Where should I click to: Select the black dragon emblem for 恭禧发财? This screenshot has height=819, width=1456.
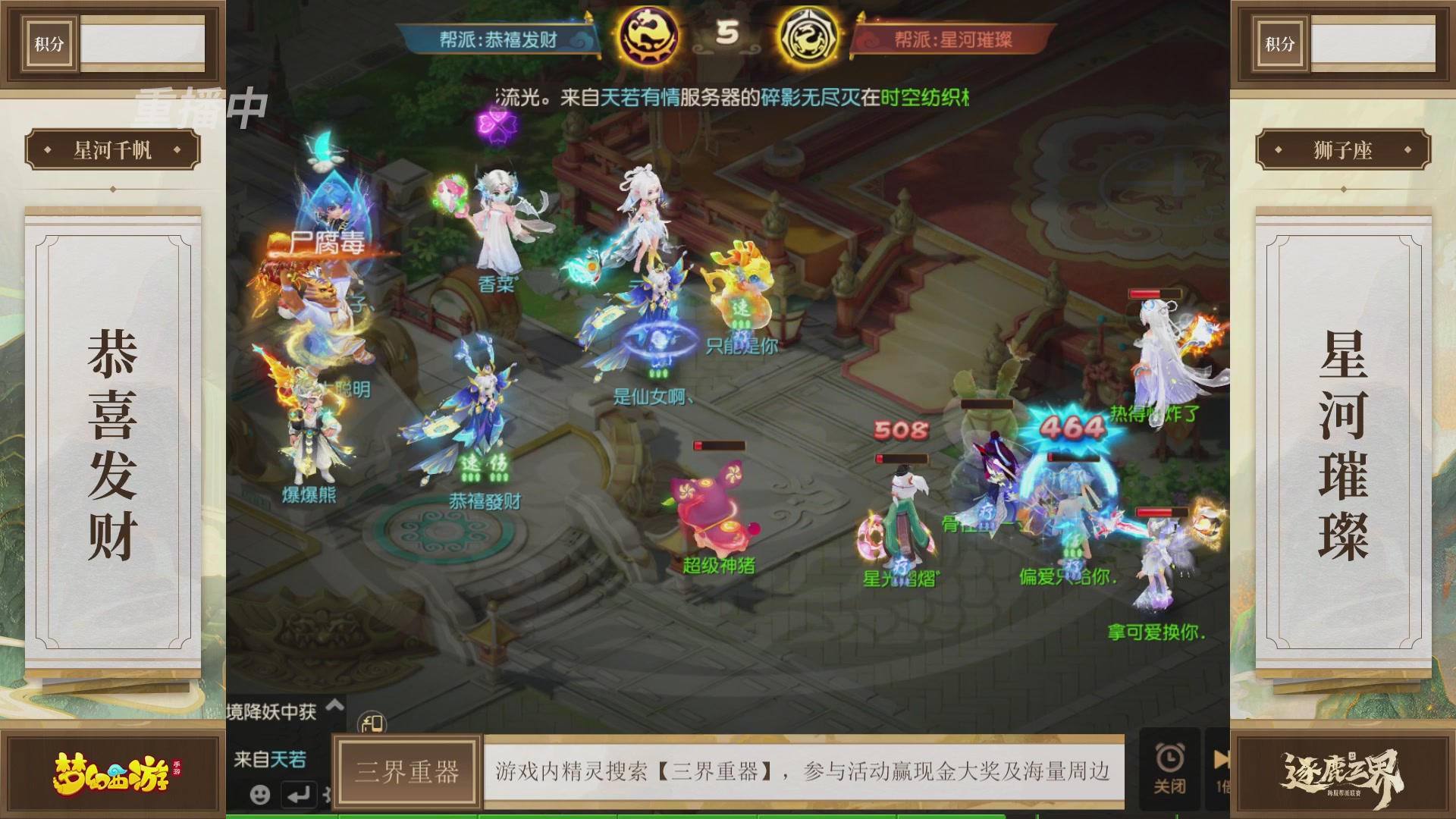point(651,33)
